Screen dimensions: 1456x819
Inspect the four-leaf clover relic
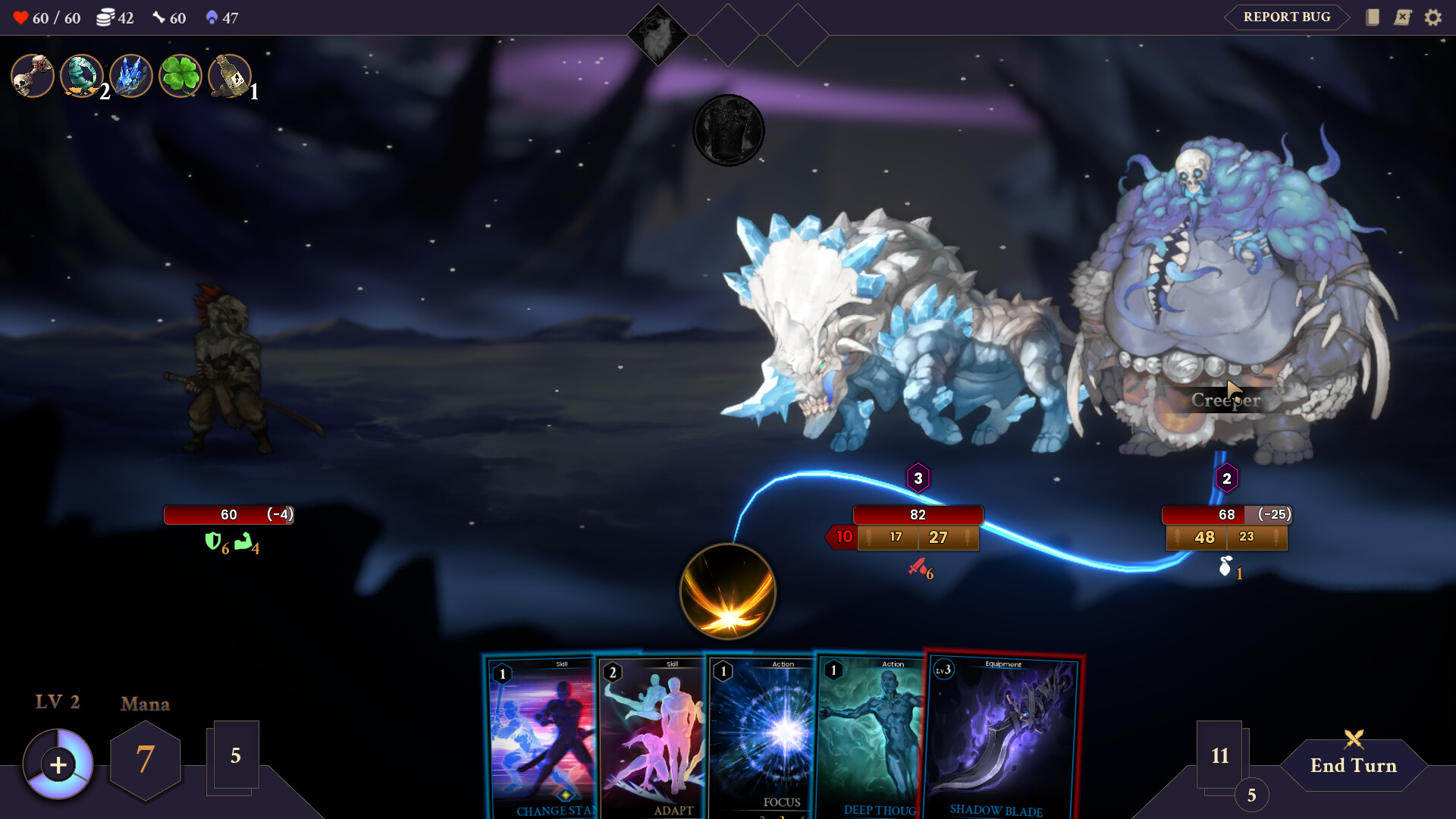coord(180,76)
